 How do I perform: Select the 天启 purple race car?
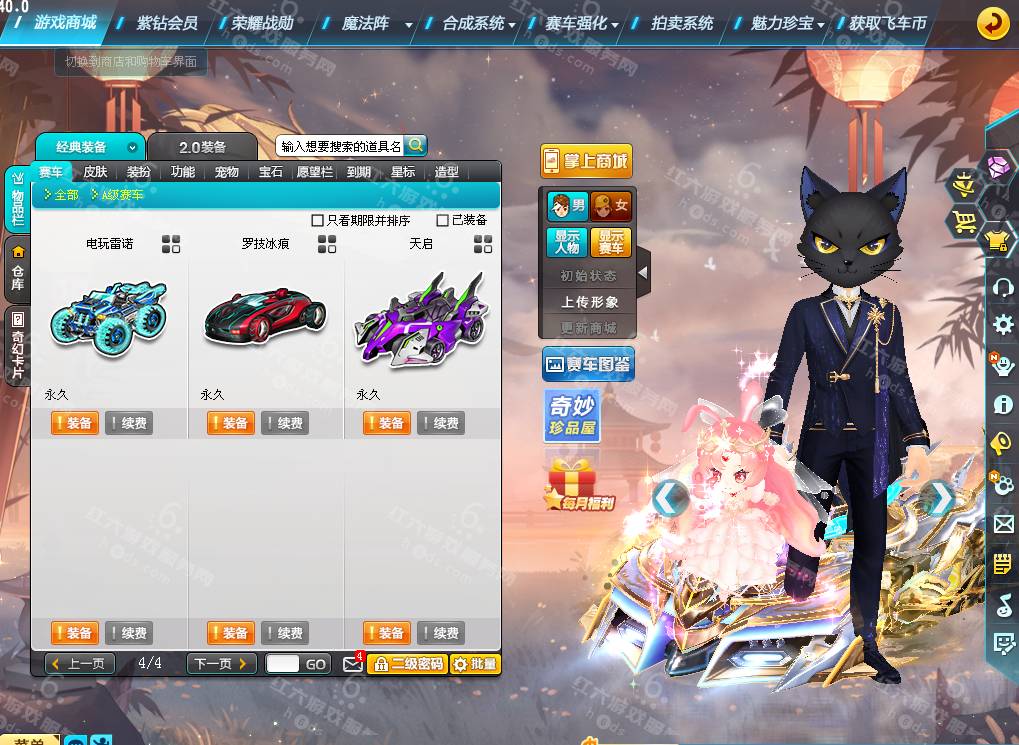pos(421,321)
